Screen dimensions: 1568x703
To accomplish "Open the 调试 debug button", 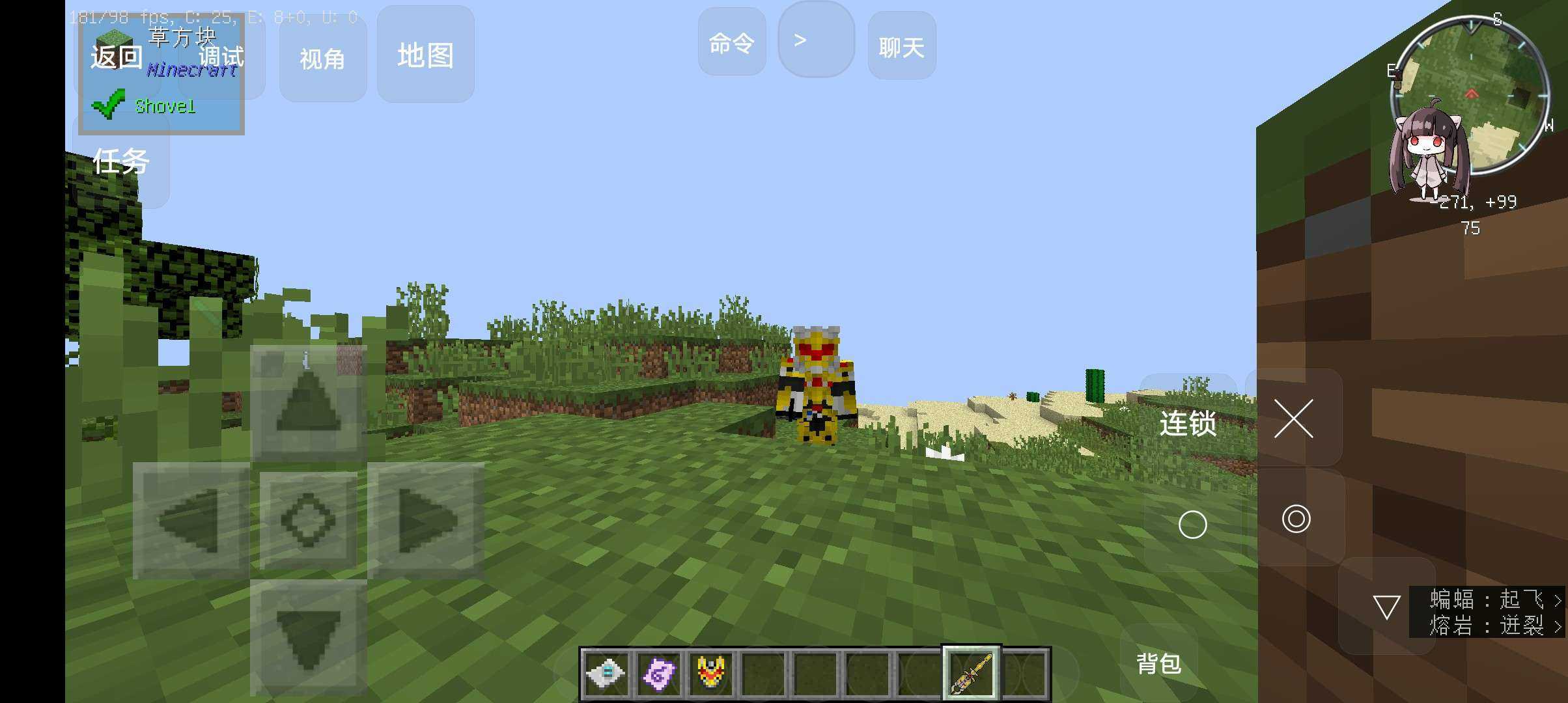I will [221, 57].
